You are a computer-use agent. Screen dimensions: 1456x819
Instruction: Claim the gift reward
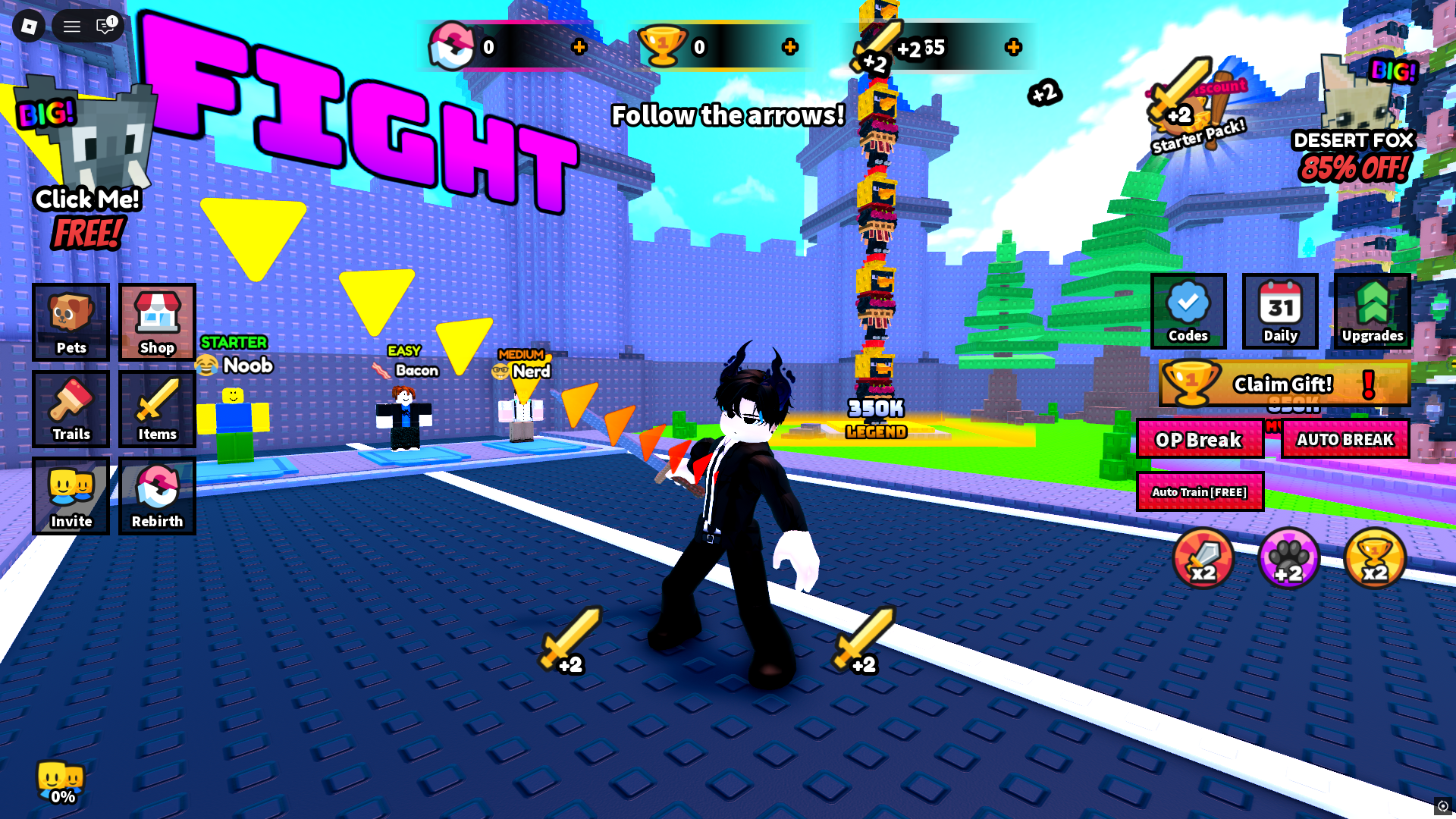tap(1283, 384)
